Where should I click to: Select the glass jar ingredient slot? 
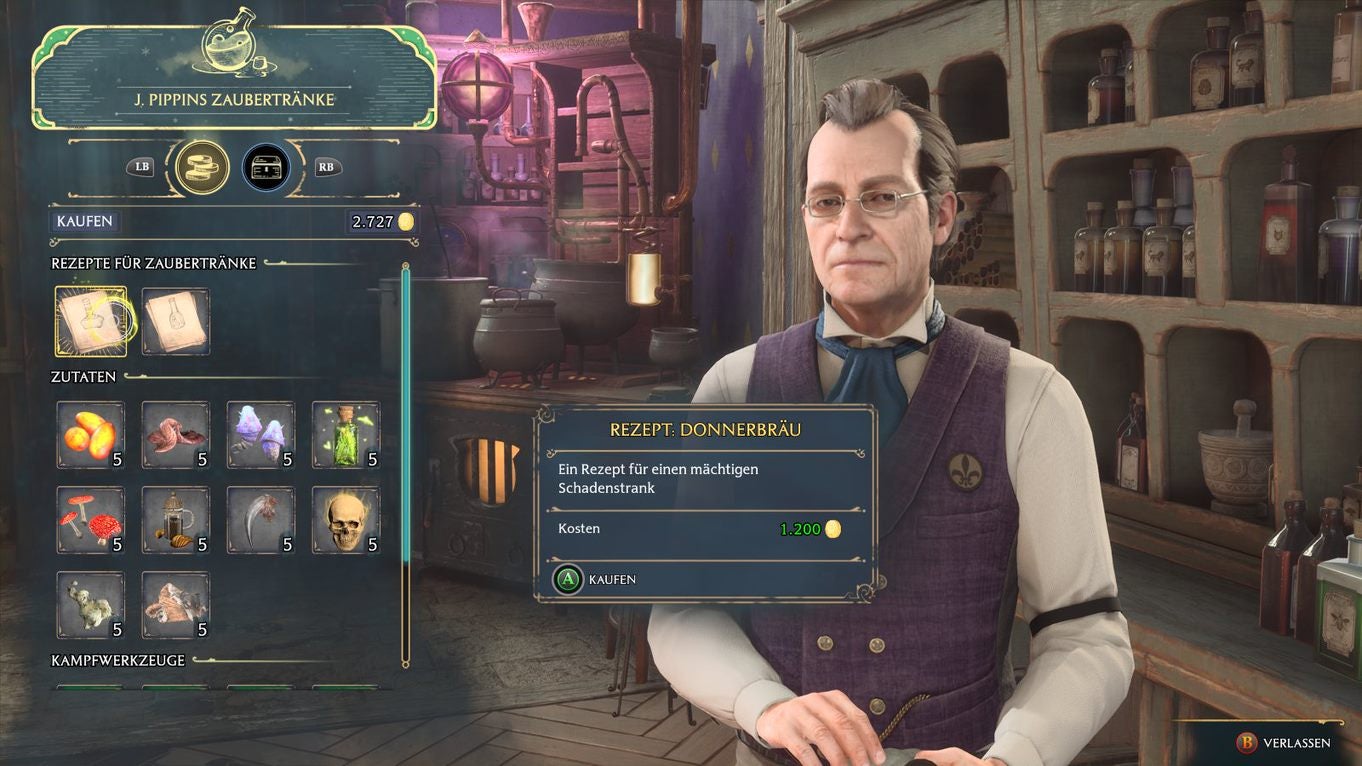tap(176, 520)
